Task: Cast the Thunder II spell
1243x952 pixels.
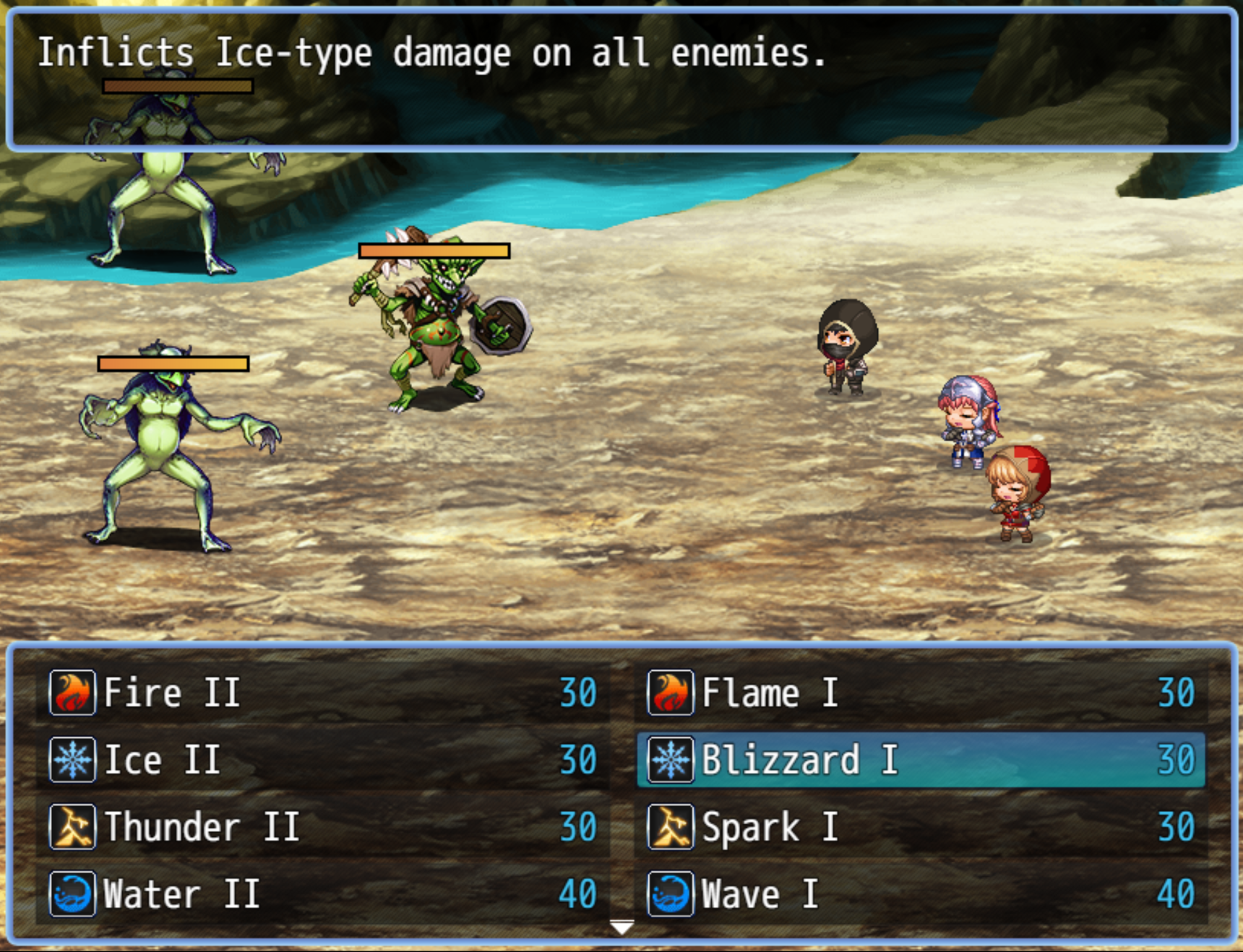Action: click(322, 827)
